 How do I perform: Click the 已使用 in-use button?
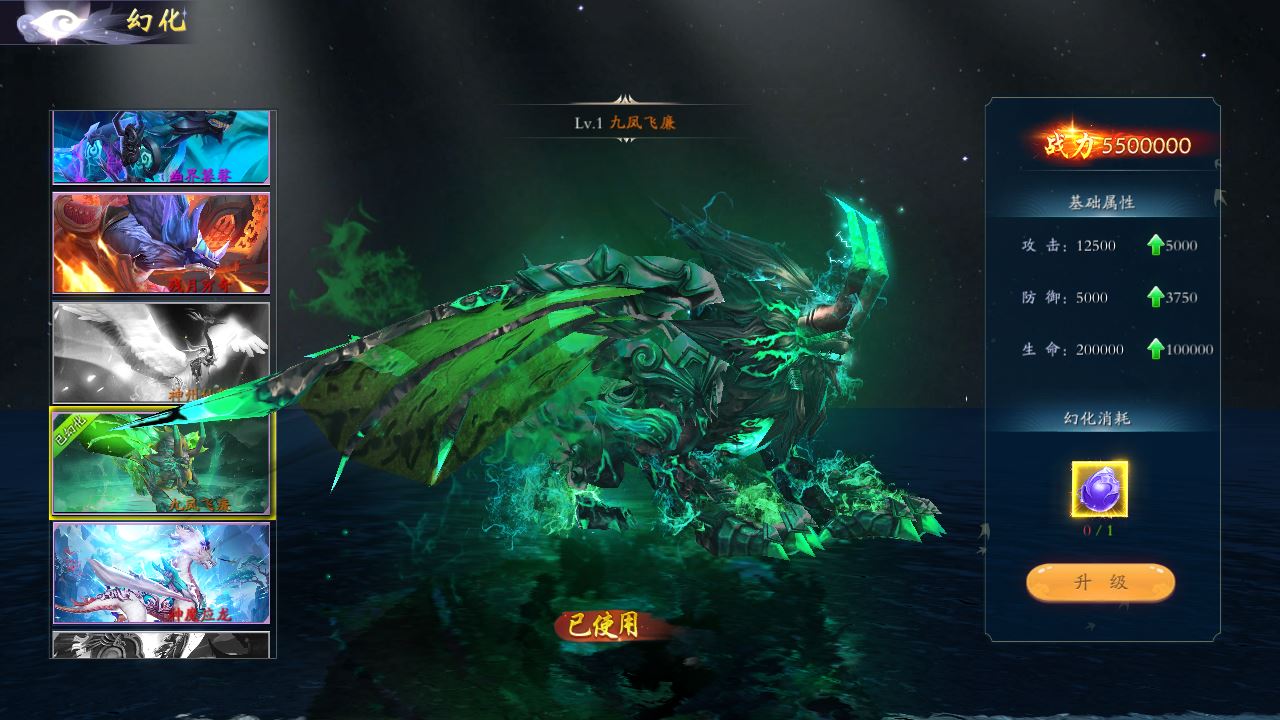click(x=603, y=626)
